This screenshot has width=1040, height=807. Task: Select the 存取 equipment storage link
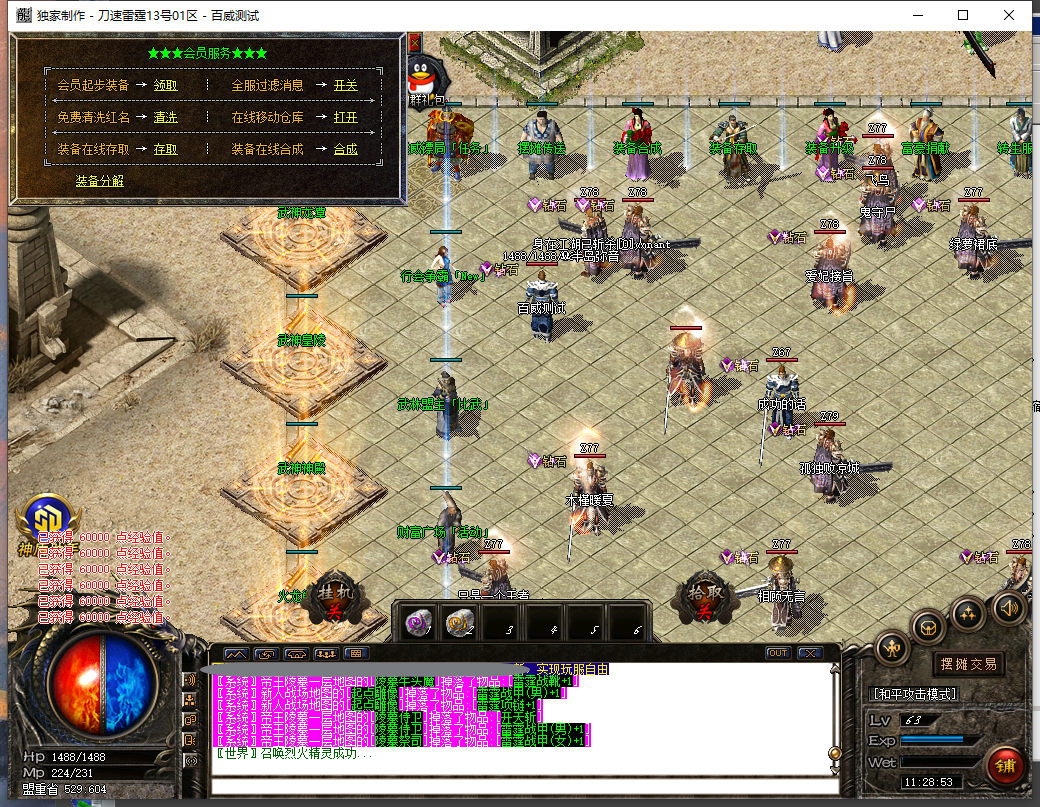(x=166, y=150)
